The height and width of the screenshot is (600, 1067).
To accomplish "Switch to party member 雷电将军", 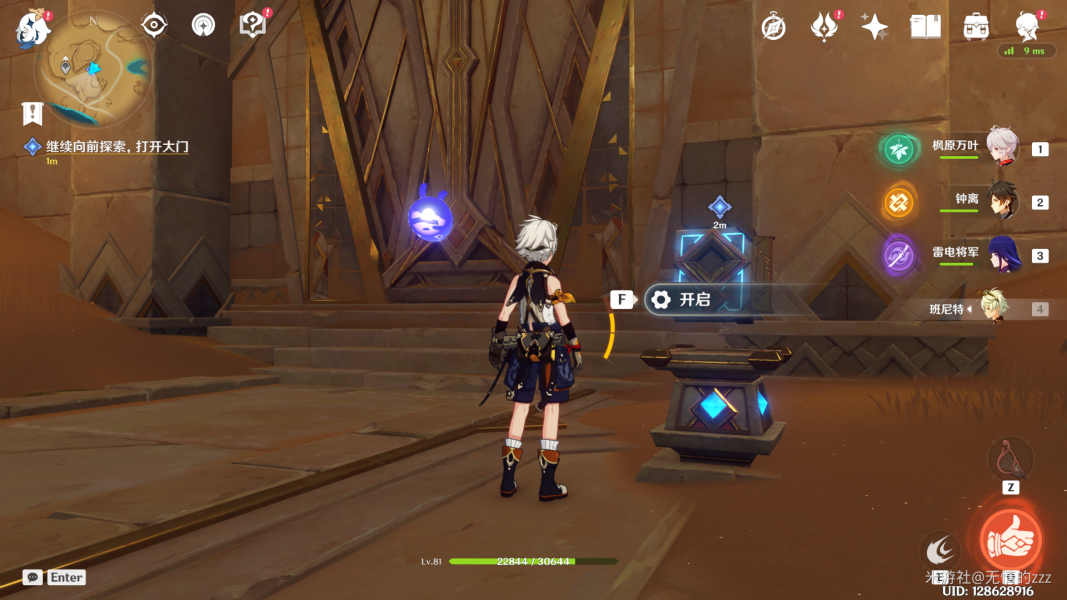I will 1001,255.
